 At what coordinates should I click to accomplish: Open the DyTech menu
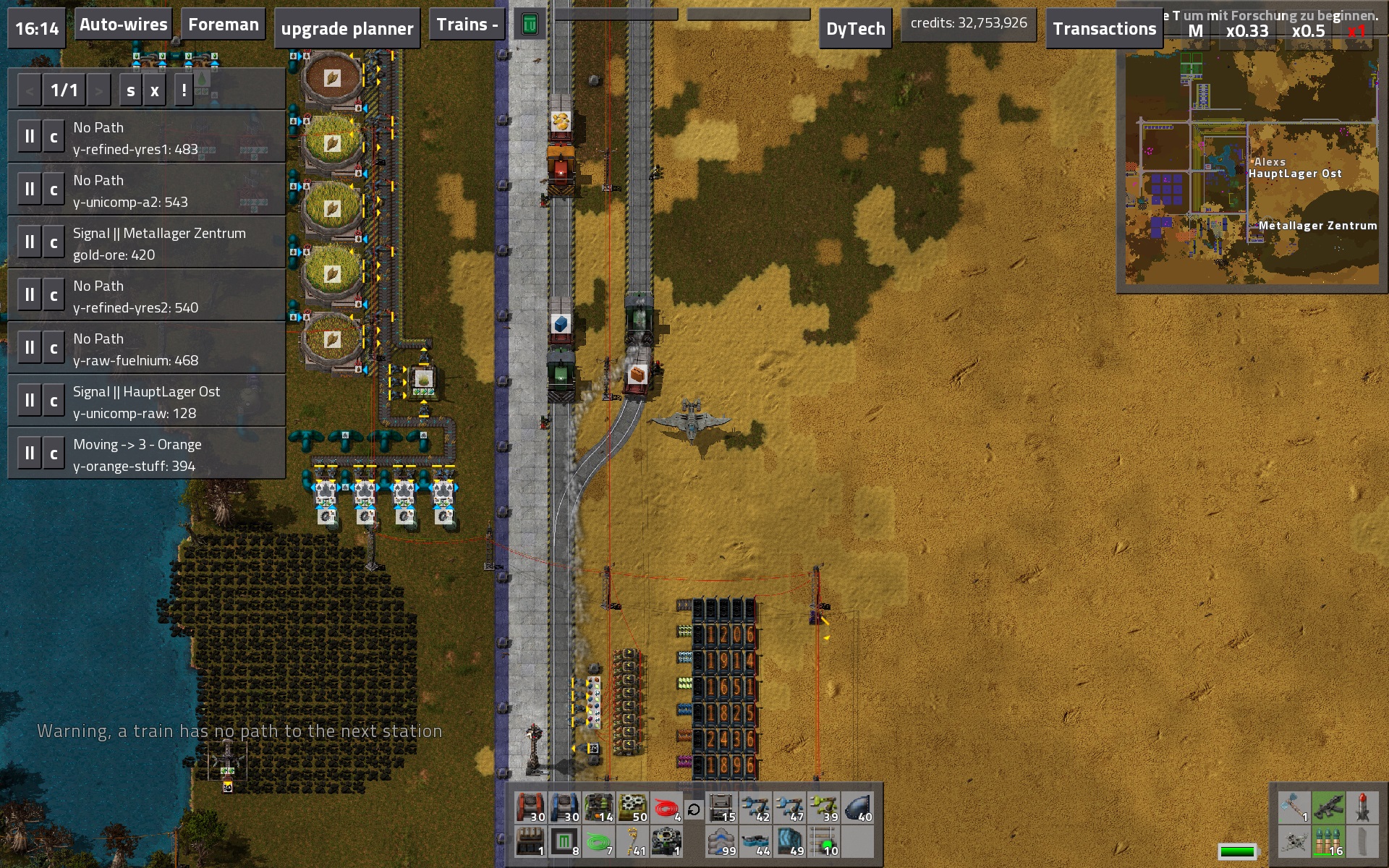(x=855, y=29)
